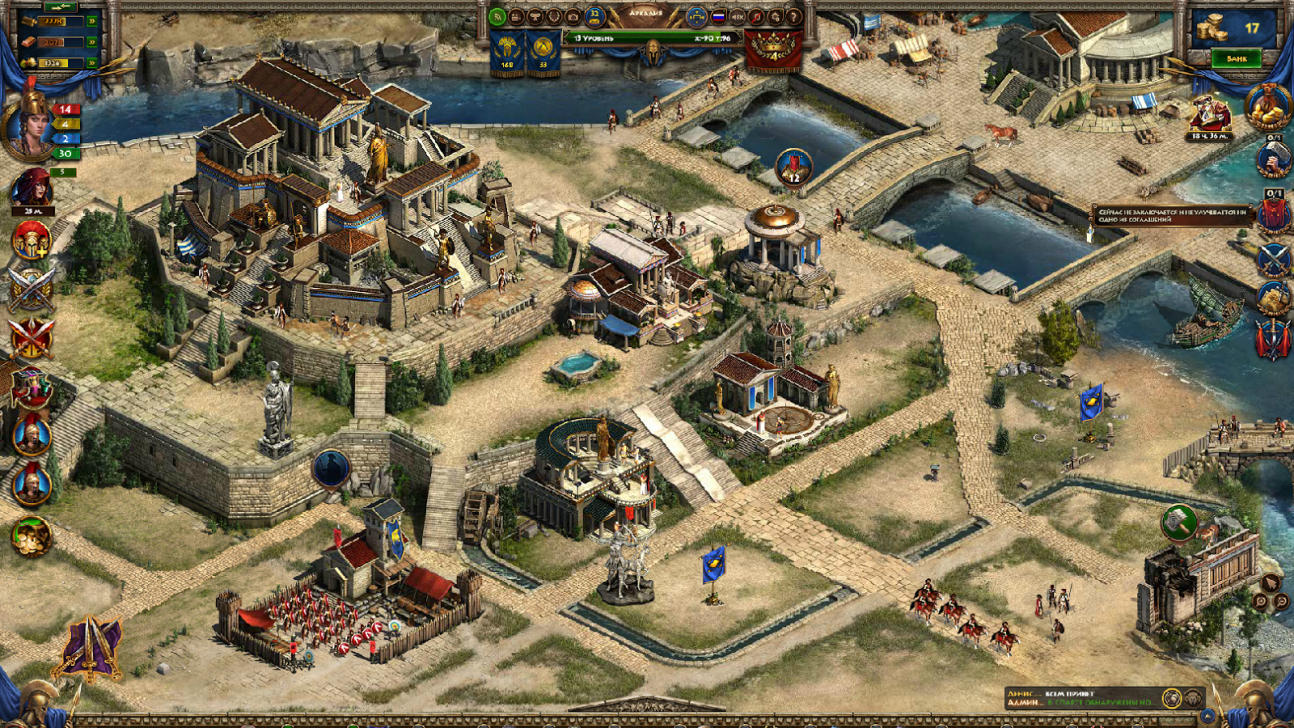Open the hammer-in-fist construction queue icon

(1272, 158)
